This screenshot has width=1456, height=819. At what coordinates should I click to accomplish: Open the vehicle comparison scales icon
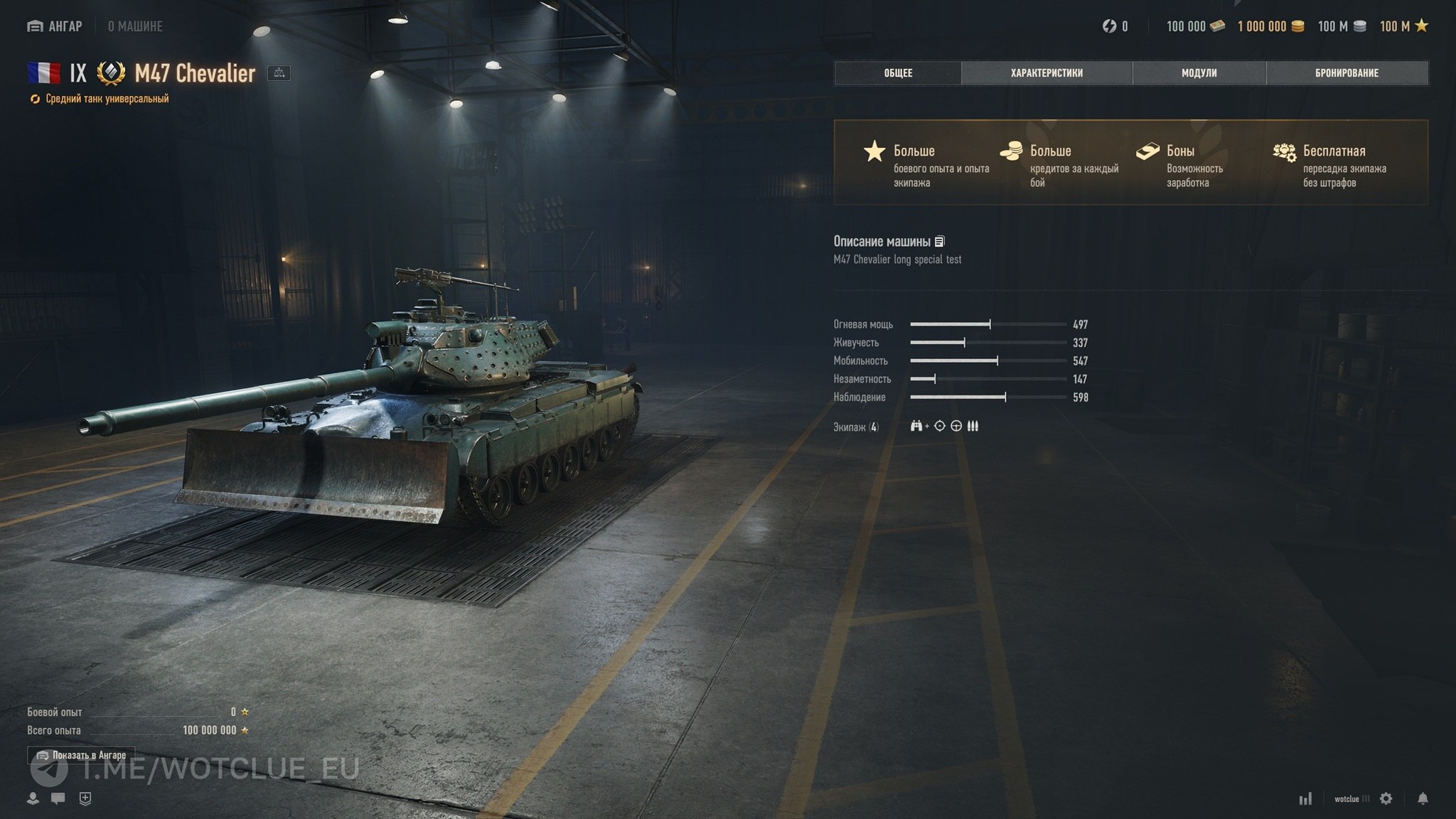point(279,73)
